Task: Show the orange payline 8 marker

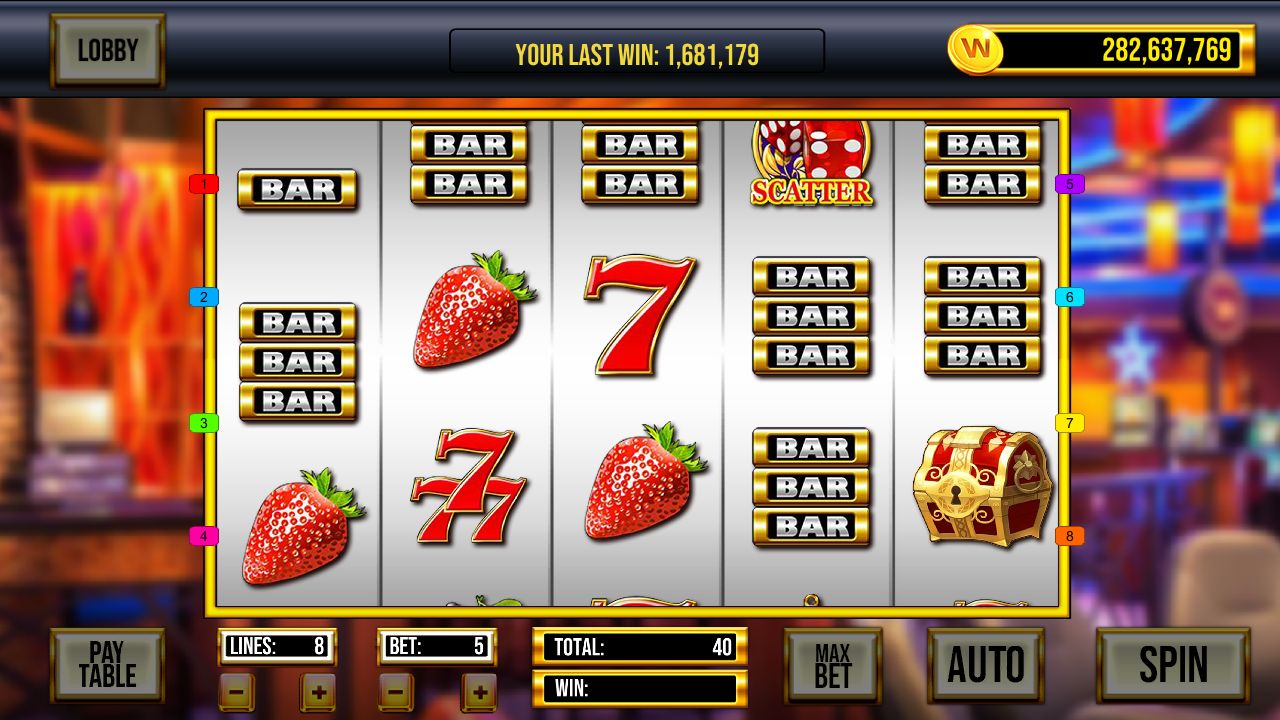Action: (1069, 536)
